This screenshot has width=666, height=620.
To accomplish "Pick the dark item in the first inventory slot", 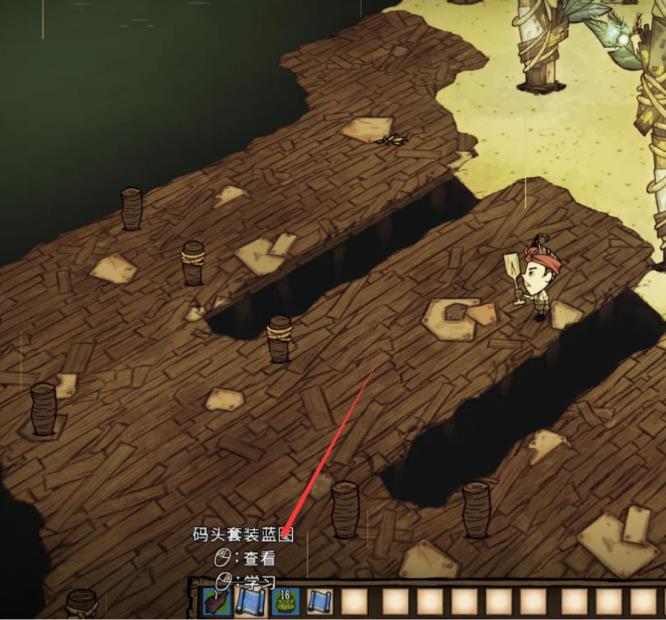I will [x=215, y=602].
